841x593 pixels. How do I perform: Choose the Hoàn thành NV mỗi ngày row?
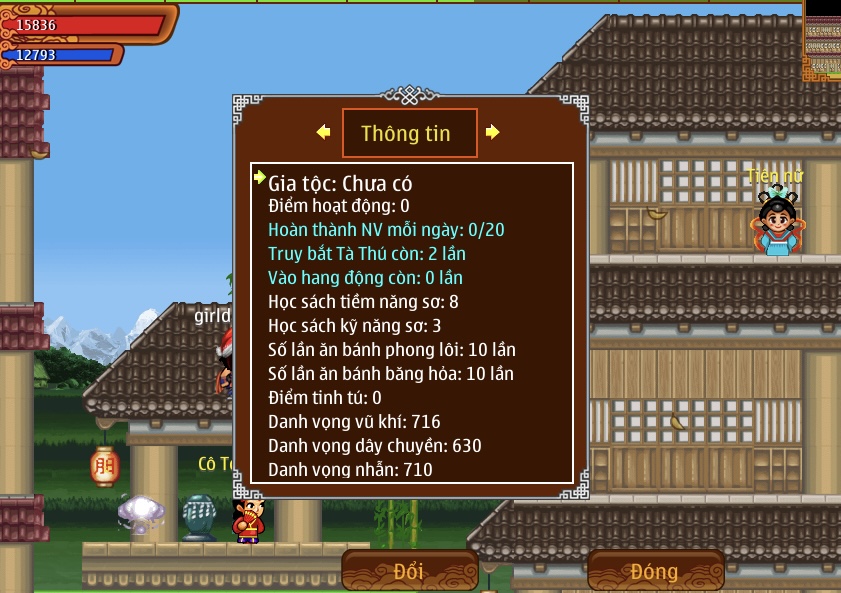pyautogui.click(x=386, y=229)
